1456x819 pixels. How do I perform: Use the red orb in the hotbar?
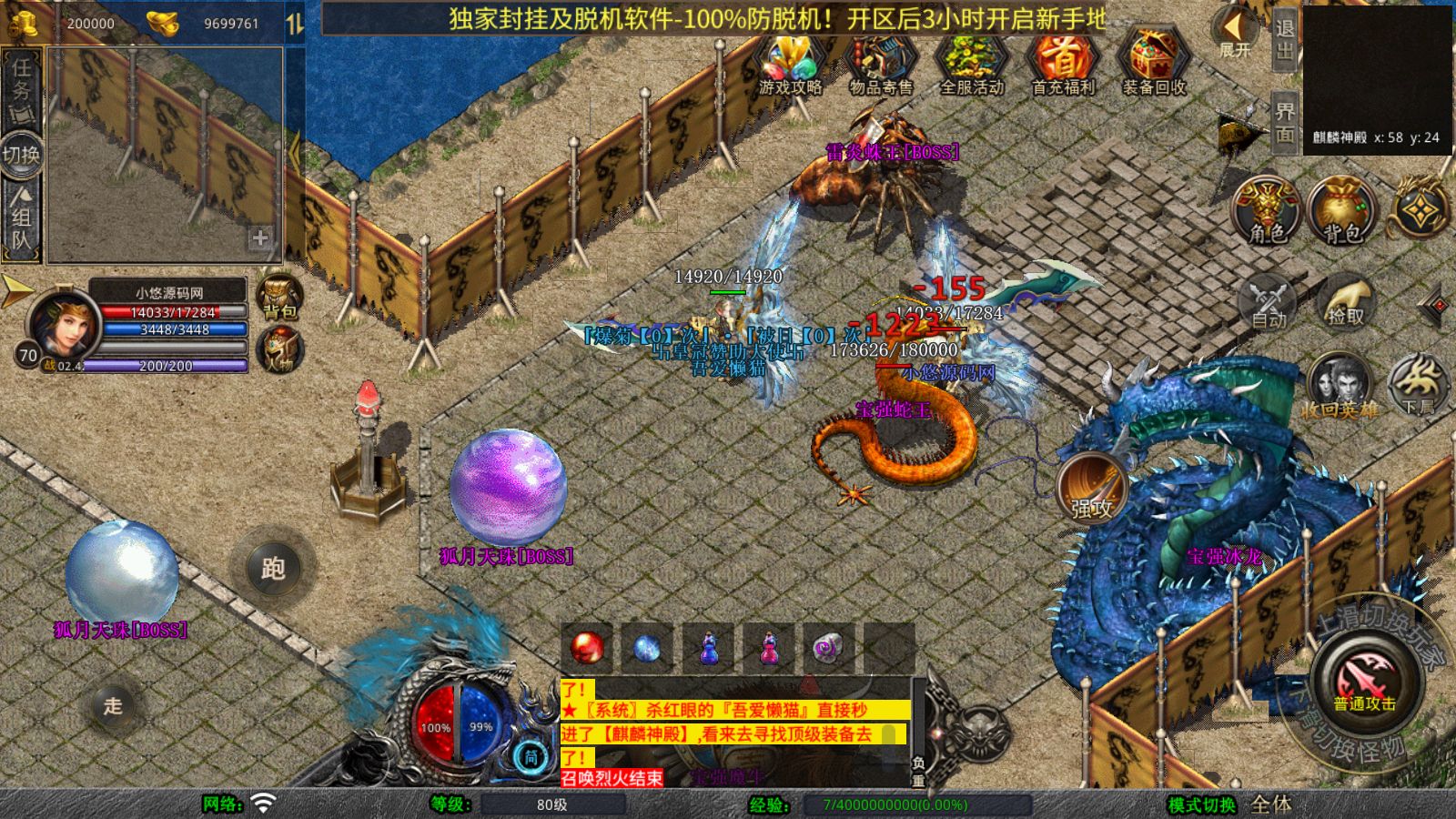(x=587, y=648)
